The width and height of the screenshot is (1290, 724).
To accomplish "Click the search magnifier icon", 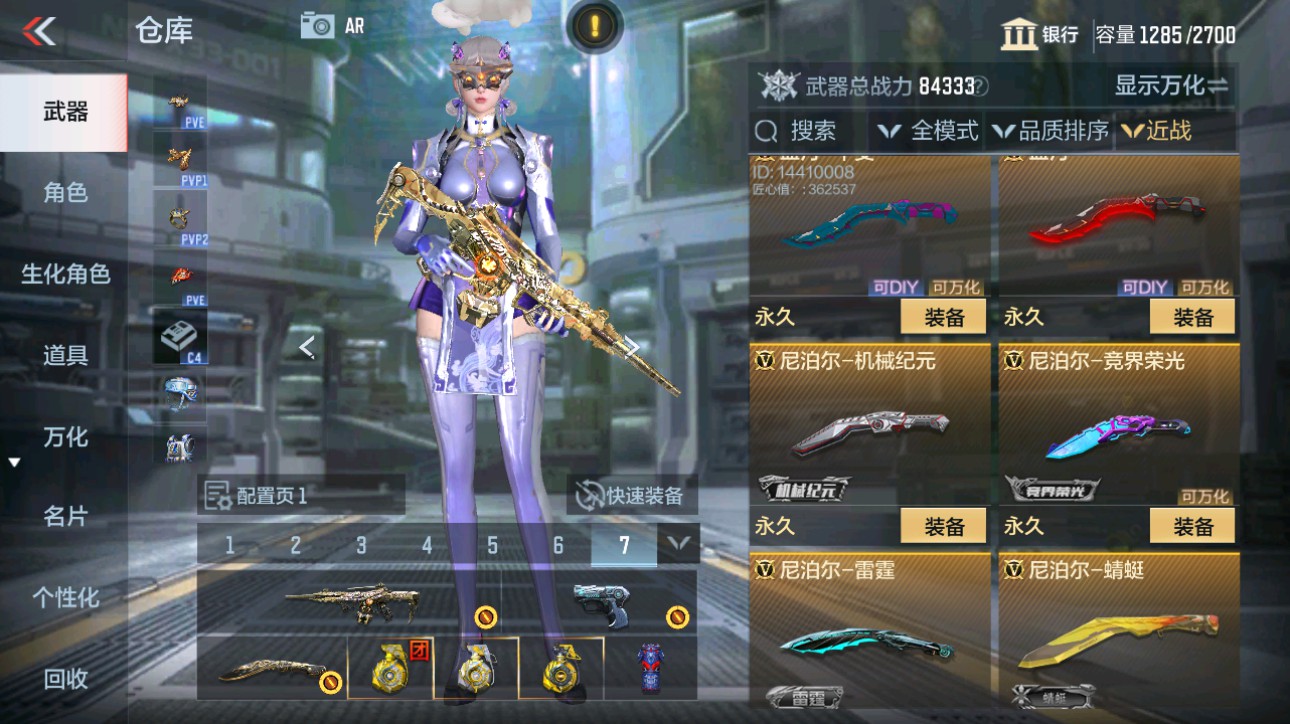I will [x=766, y=130].
